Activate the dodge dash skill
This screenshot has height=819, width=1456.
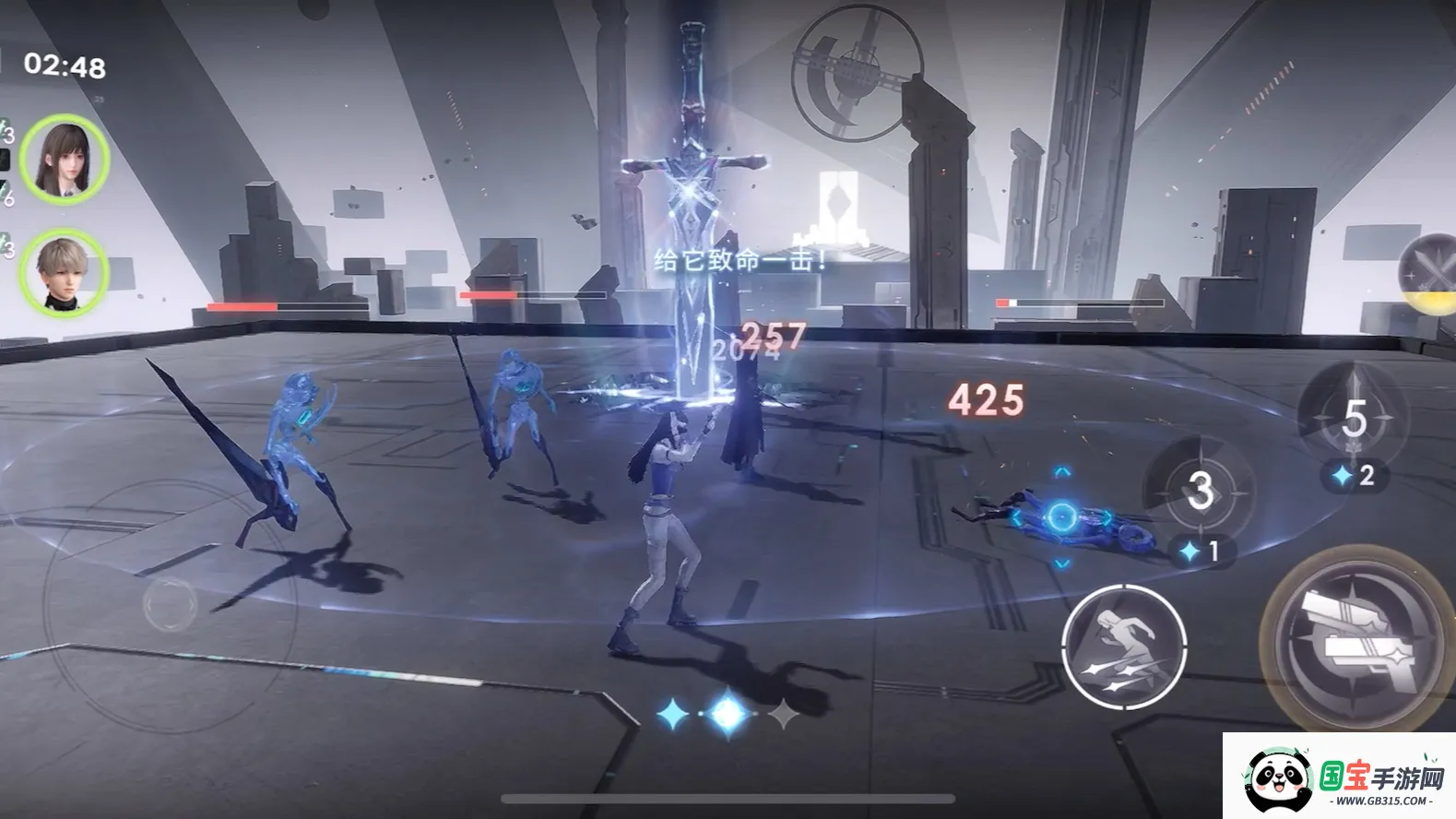click(1123, 646)
